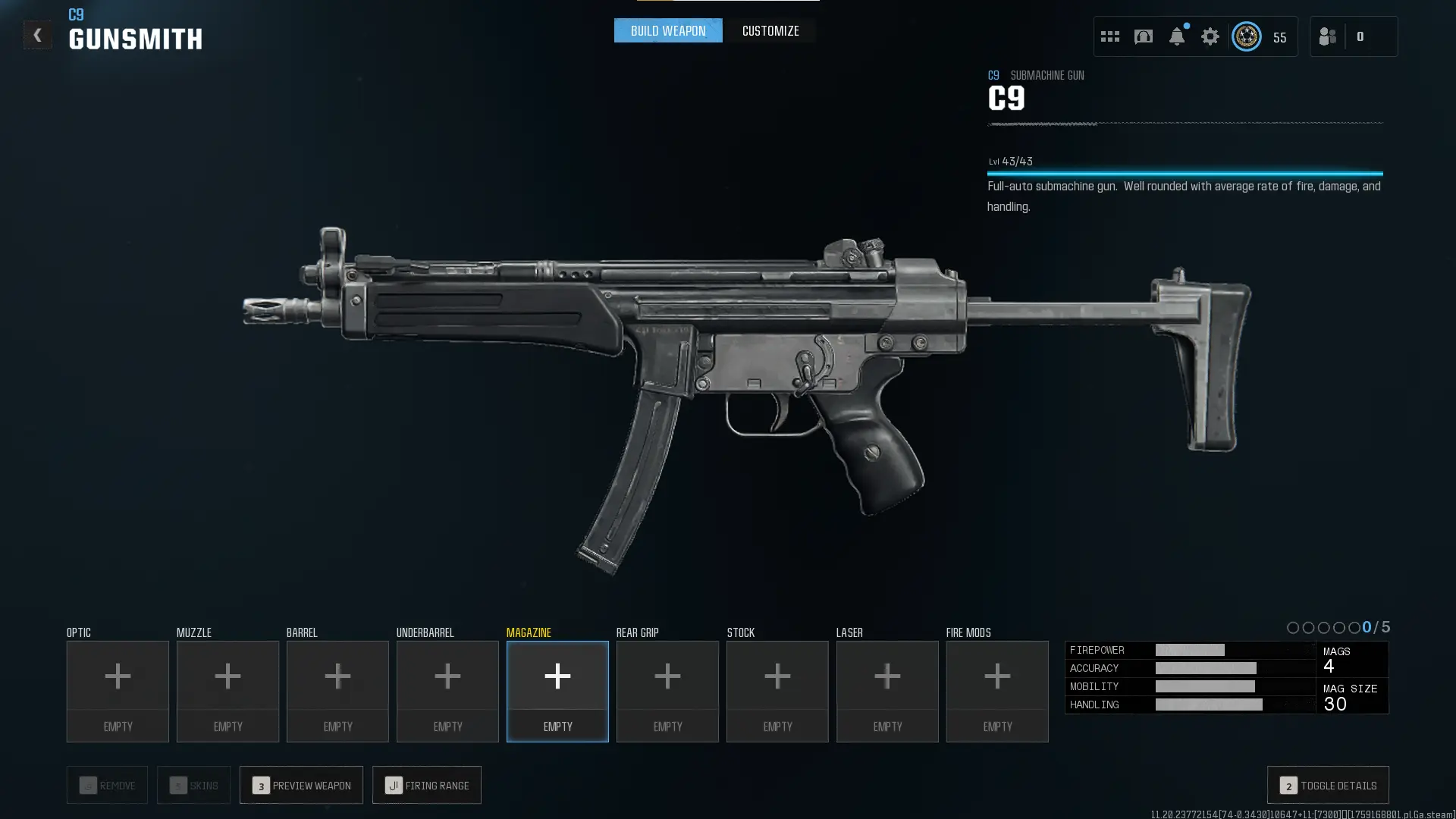Click the player rank emblem
Image resolution: width=1456 pixels, height=819 pixels.
click(1247, 36)
